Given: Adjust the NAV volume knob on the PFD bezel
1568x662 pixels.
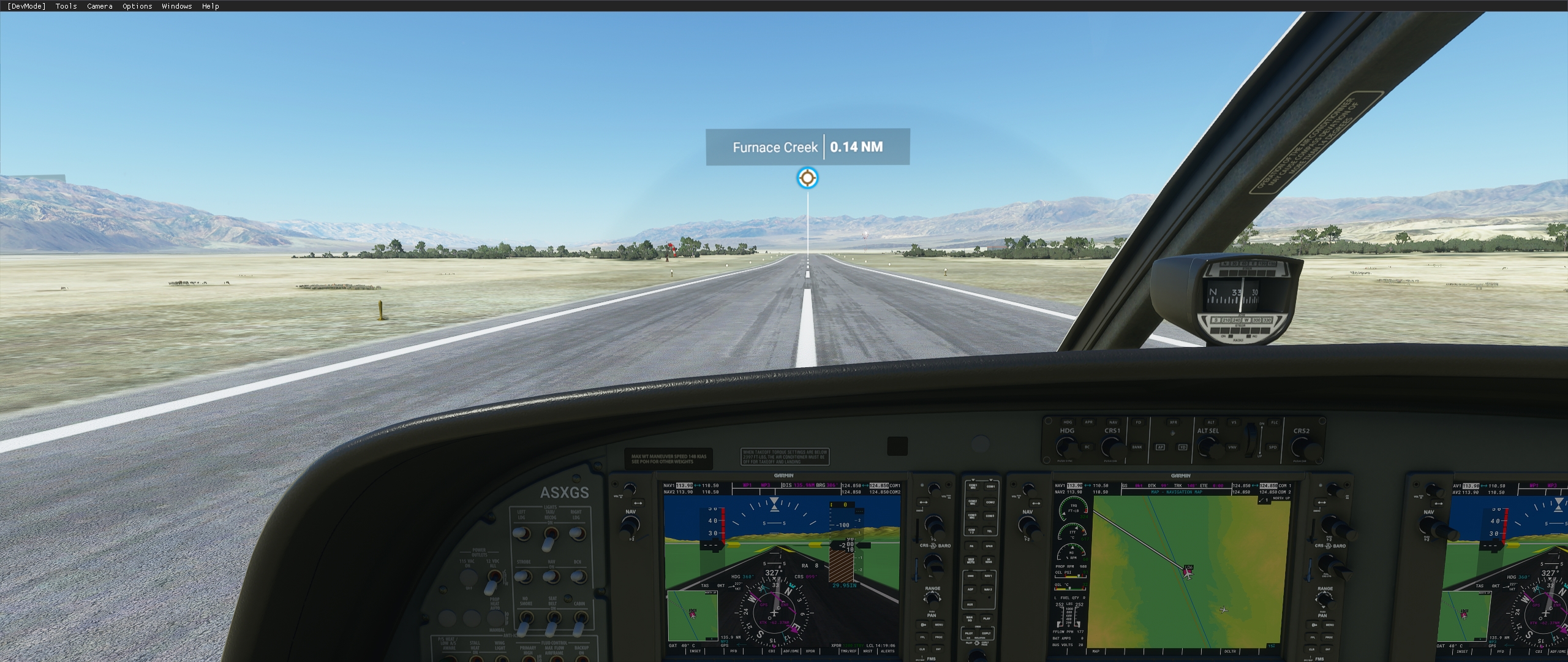Looking at the screenshot, I should coord(629,489).
